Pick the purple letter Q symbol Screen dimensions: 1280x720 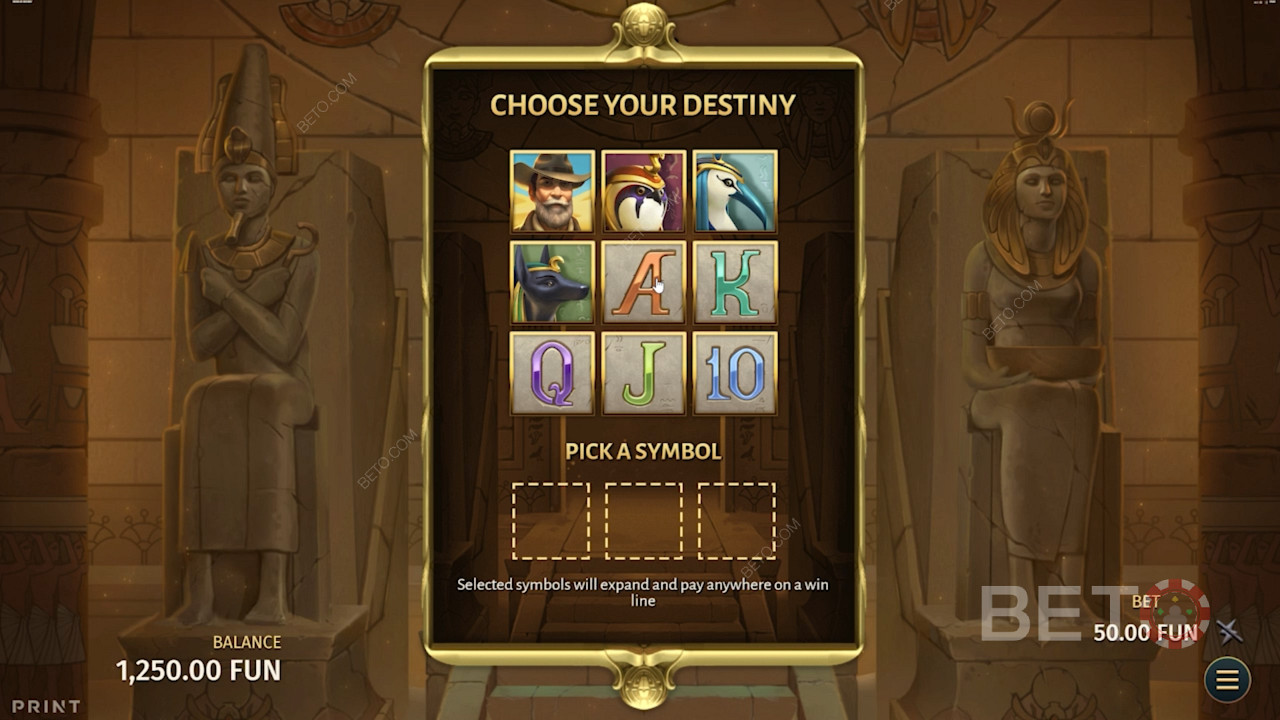click(552, 373)
